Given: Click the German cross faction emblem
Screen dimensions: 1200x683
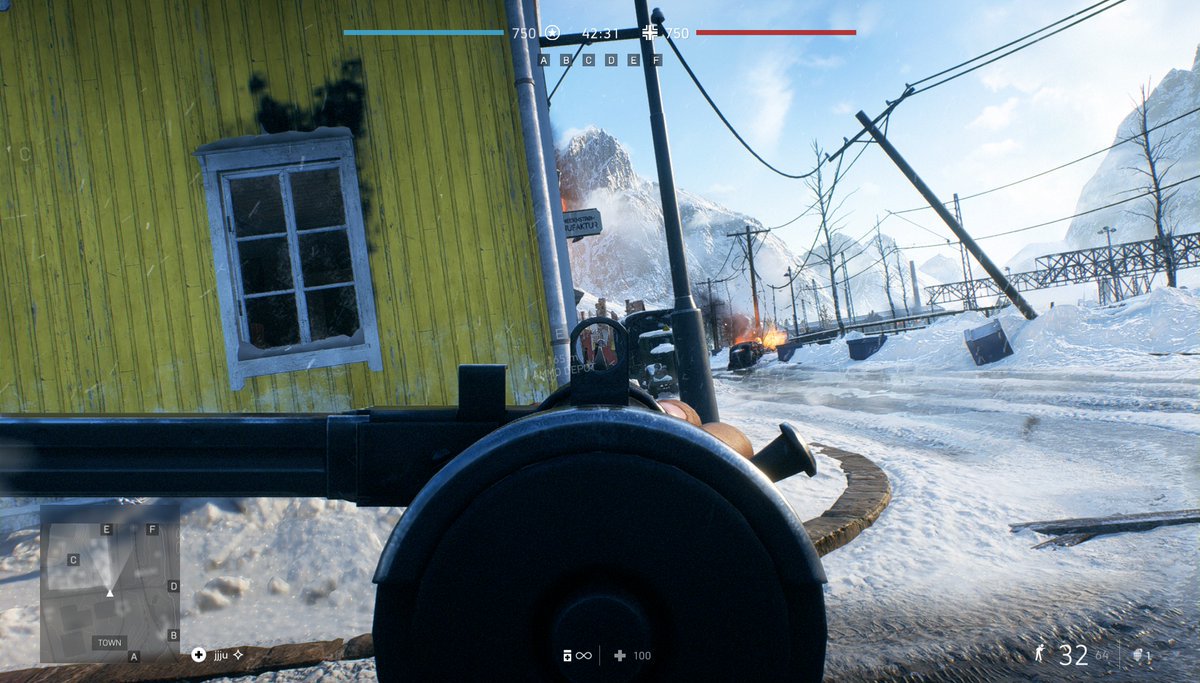Looking at the screenshot, I should [x=651, y=33].
